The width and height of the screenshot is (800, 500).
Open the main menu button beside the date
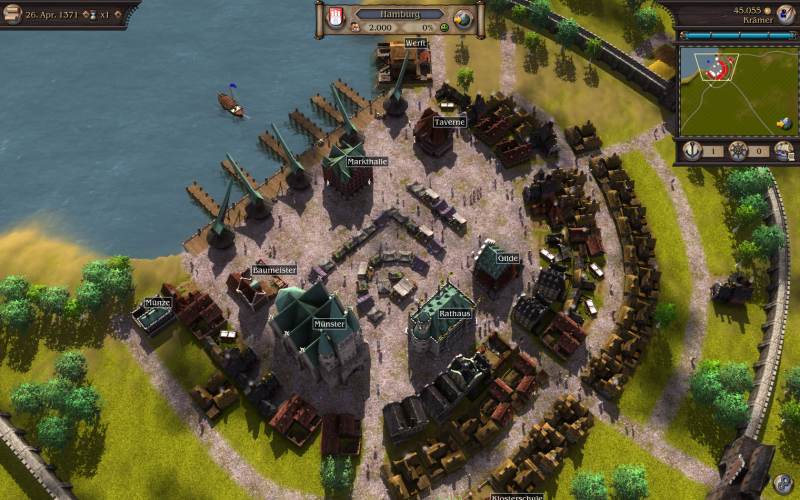click(12, 13)
